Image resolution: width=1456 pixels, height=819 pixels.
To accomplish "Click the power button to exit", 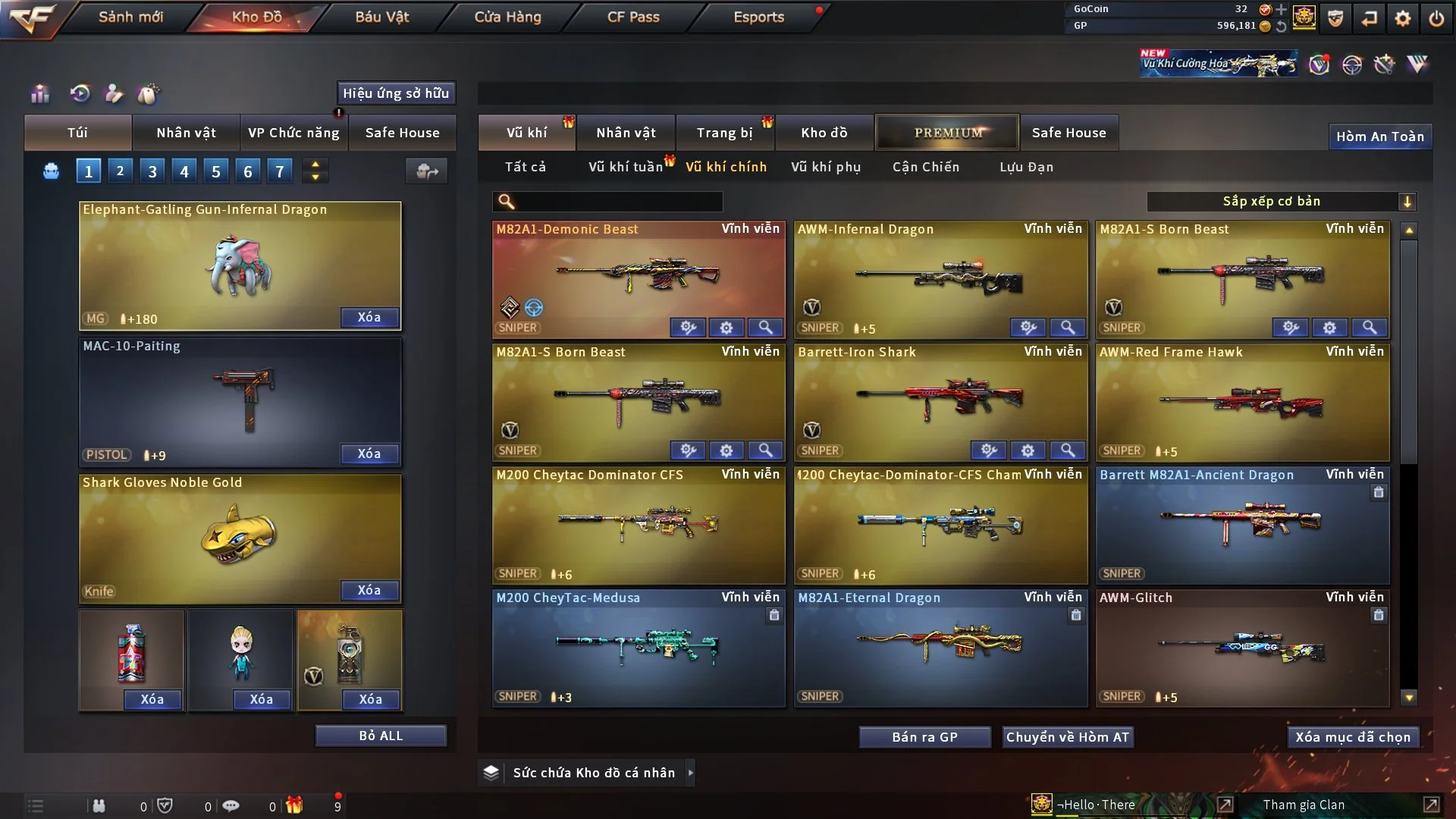I will coord(1436,18).
